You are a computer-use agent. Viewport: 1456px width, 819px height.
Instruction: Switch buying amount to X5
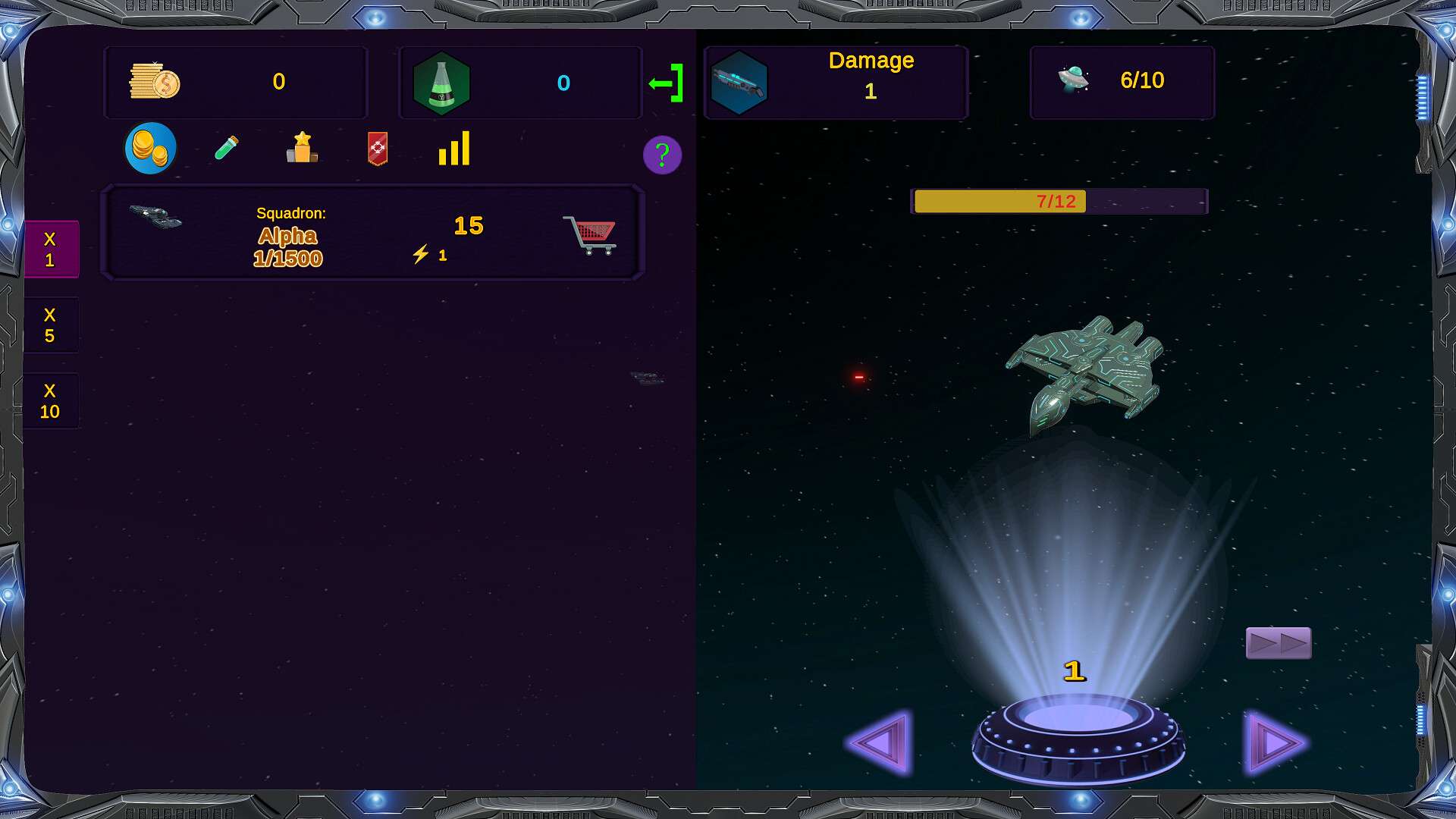tap(51, 325)
